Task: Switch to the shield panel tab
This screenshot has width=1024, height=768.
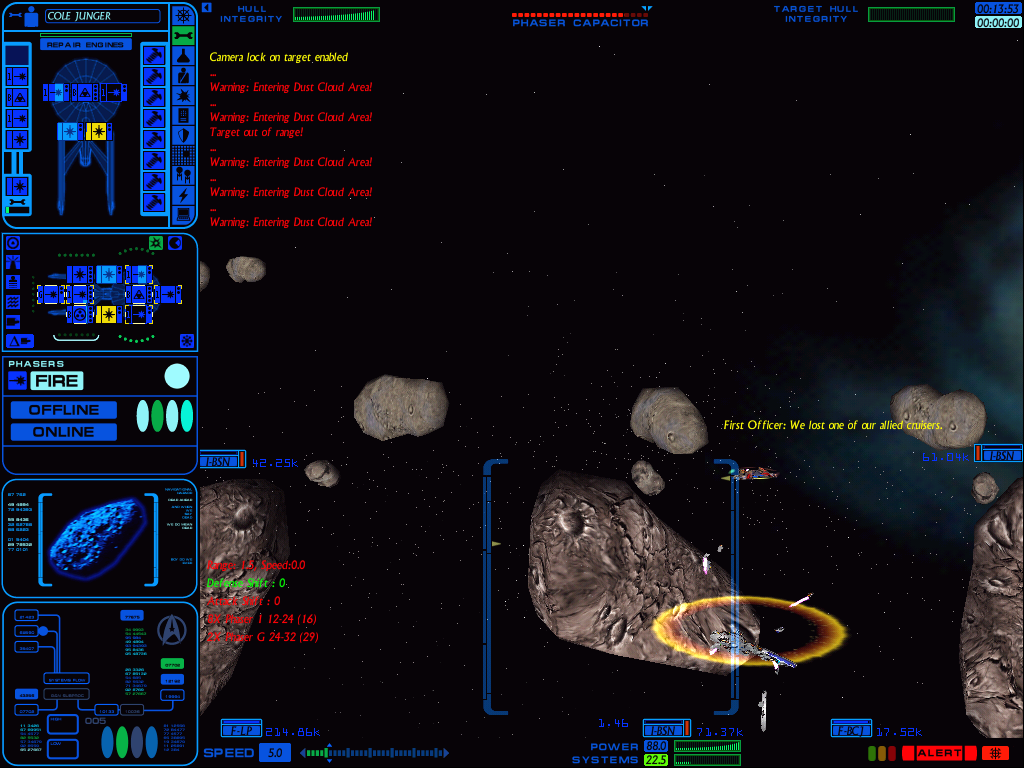Action: pyautogui.click(x=183, y=135)
